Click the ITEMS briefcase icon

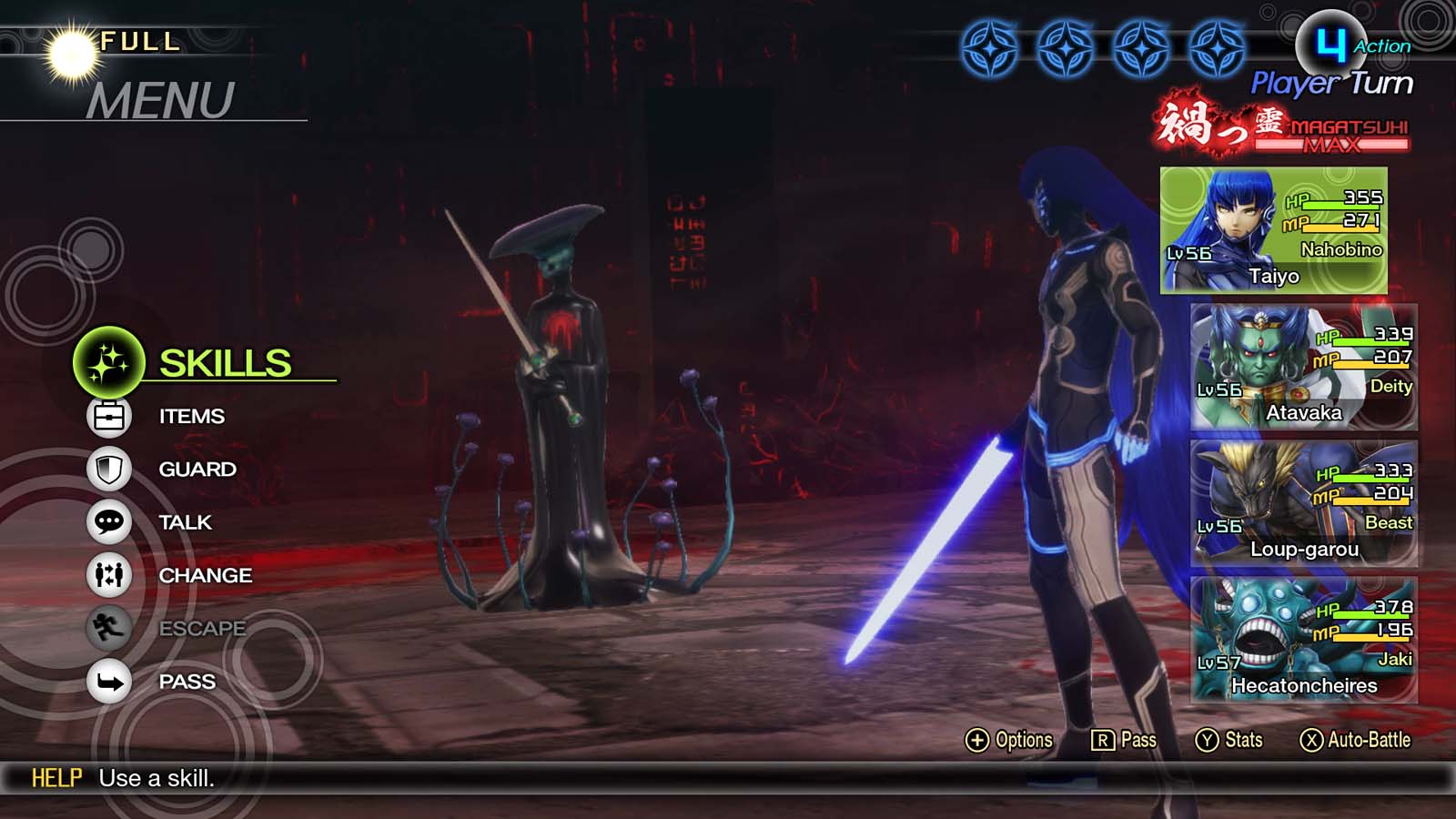click(x=110, y=416)
